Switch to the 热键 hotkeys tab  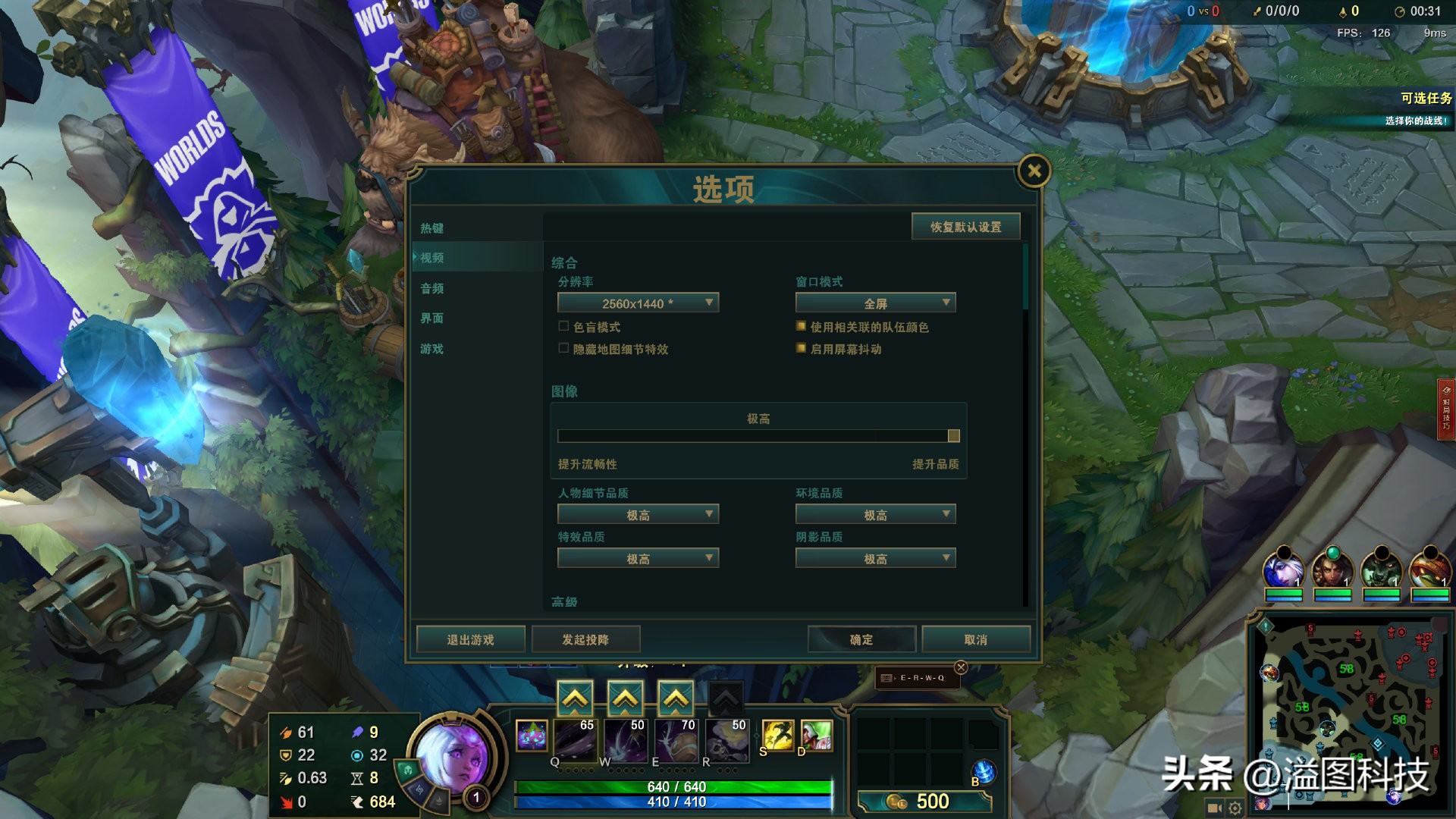[432, 228]
